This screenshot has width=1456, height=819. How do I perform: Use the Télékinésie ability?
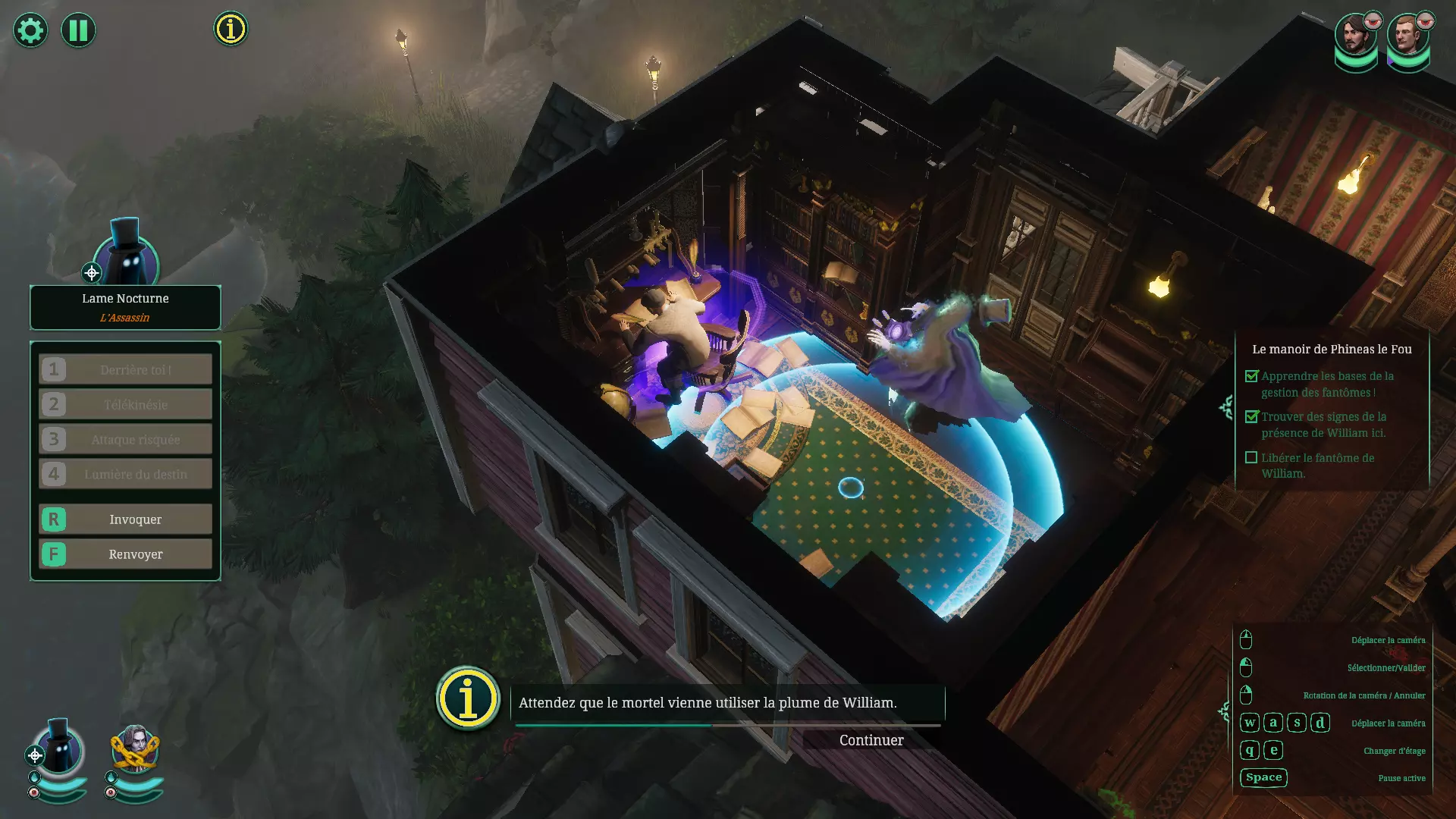point(126,405)
